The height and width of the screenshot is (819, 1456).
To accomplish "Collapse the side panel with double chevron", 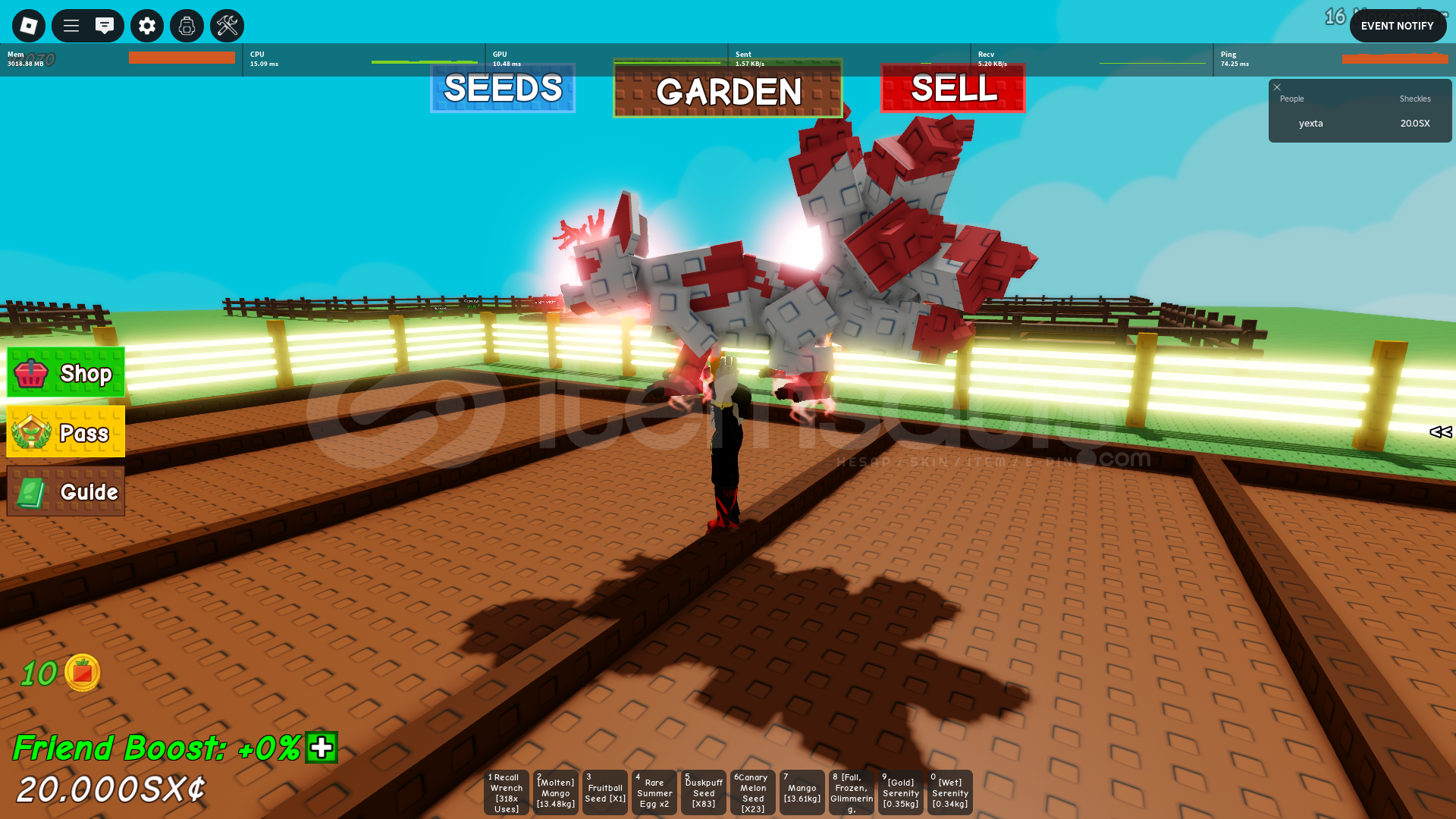I will (1439, 432).
